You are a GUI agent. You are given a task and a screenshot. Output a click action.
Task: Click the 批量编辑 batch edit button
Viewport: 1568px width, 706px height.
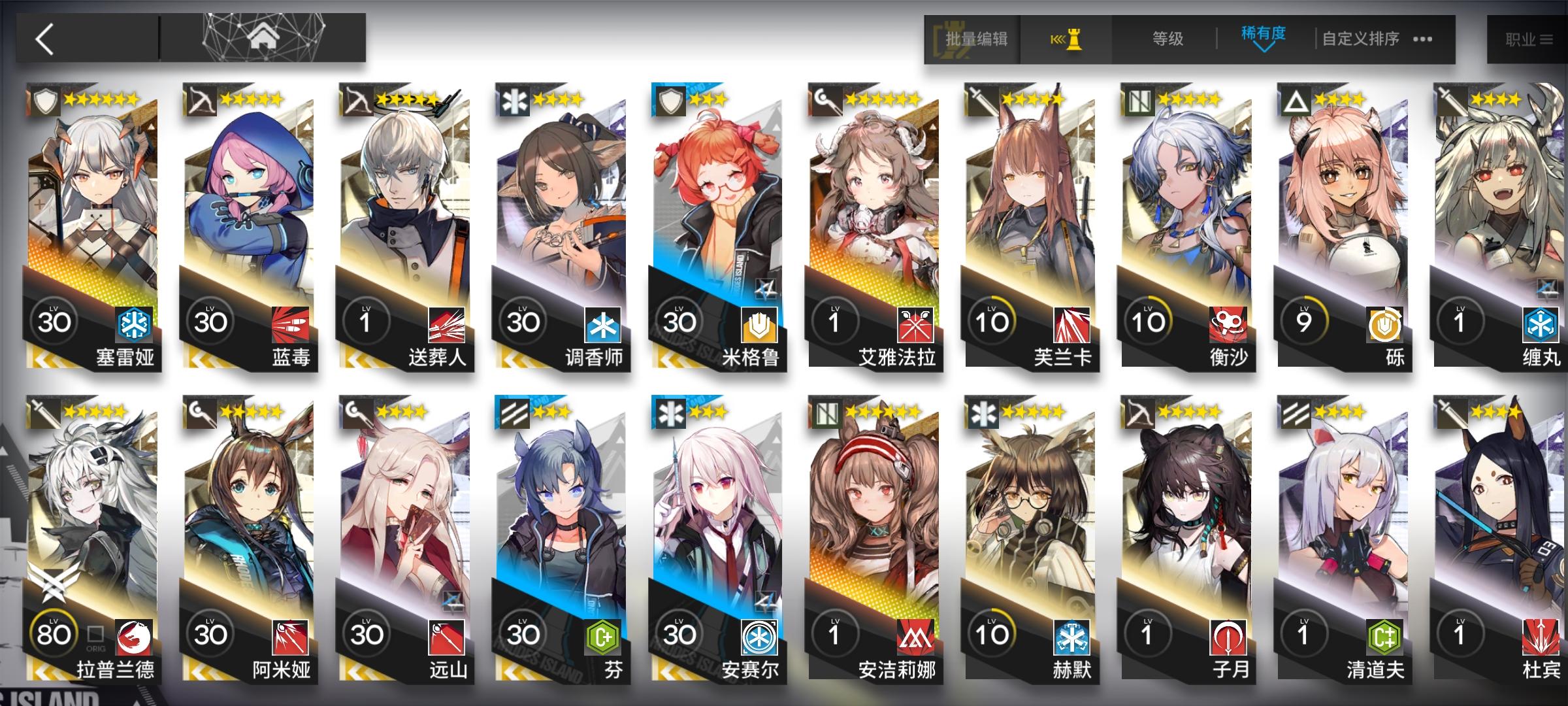pos(975,39)
